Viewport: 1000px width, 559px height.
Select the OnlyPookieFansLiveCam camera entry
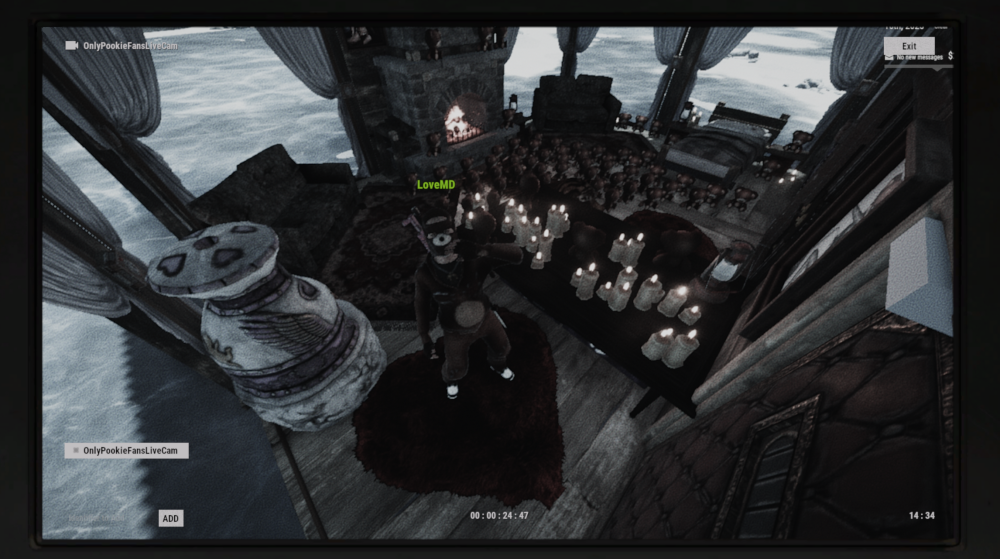[126, 451]
